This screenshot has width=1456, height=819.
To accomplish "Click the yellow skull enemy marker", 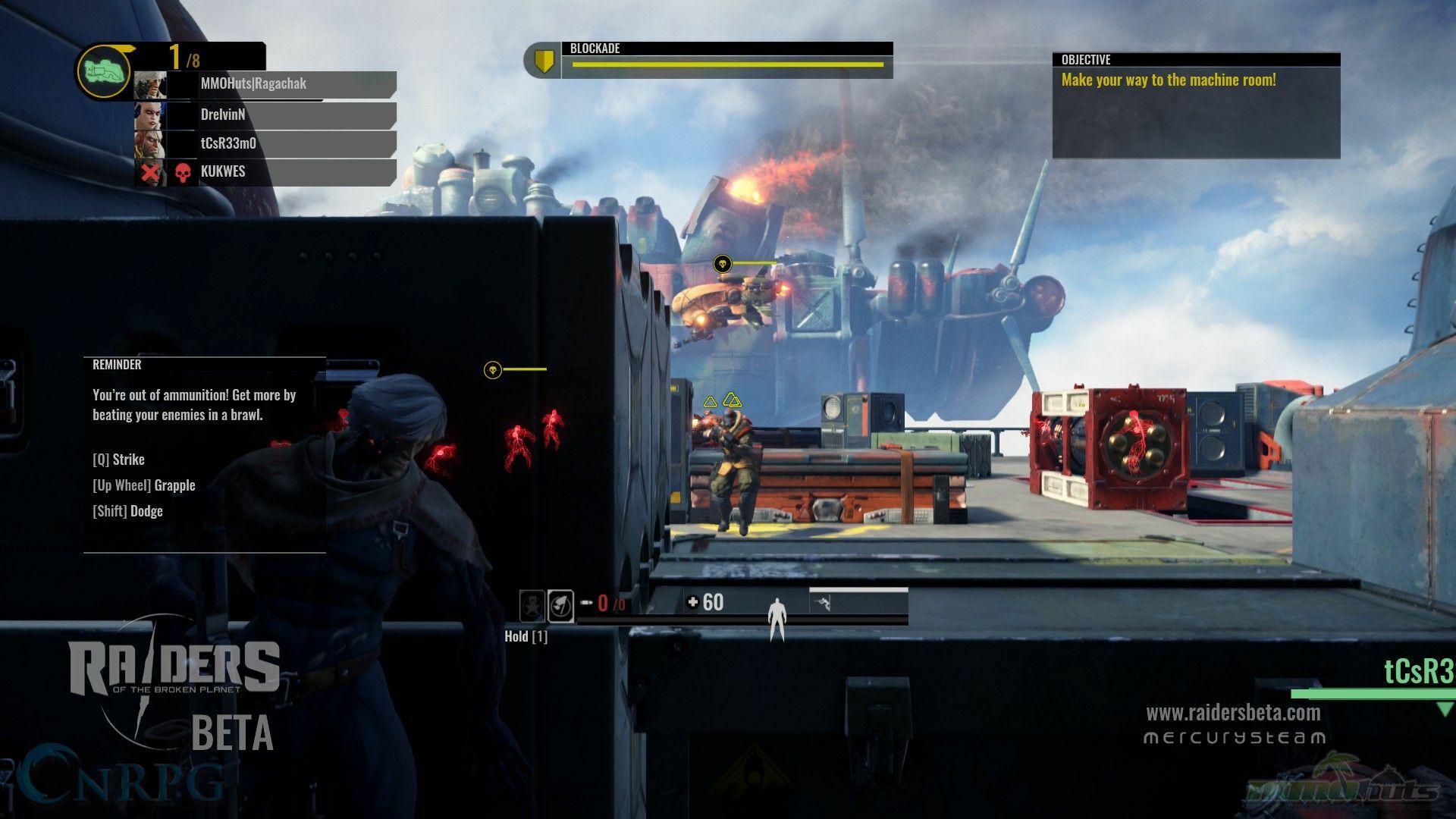I will 722,264.
